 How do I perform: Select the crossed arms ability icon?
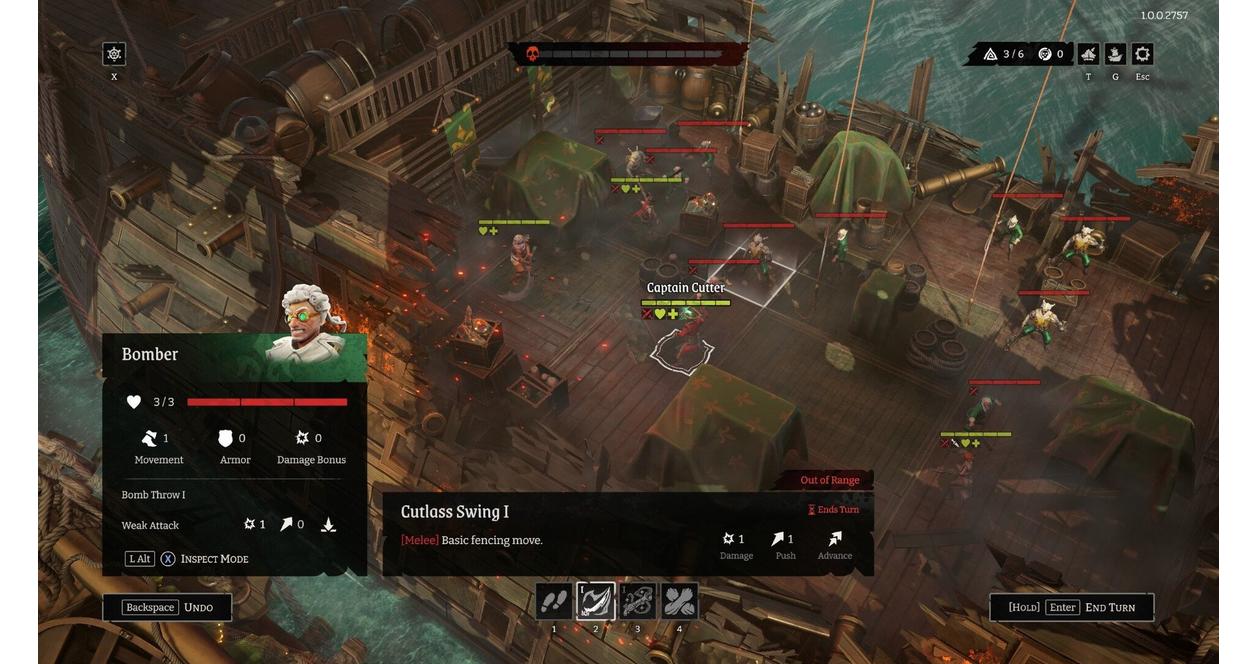[x=680, y=602]
